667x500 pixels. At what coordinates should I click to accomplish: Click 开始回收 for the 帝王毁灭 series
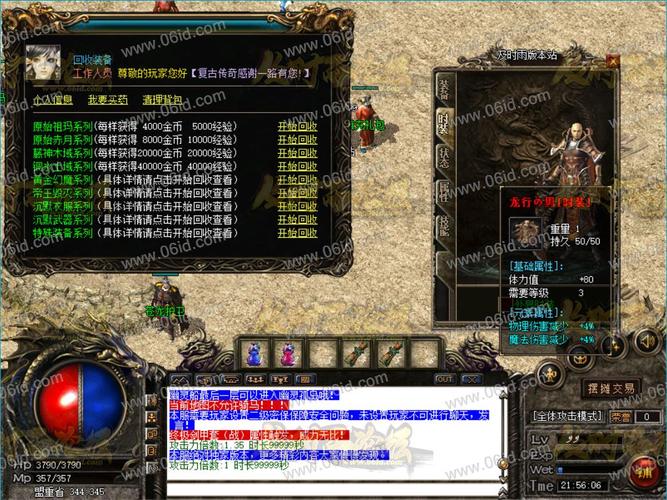(x=297, y=193)
